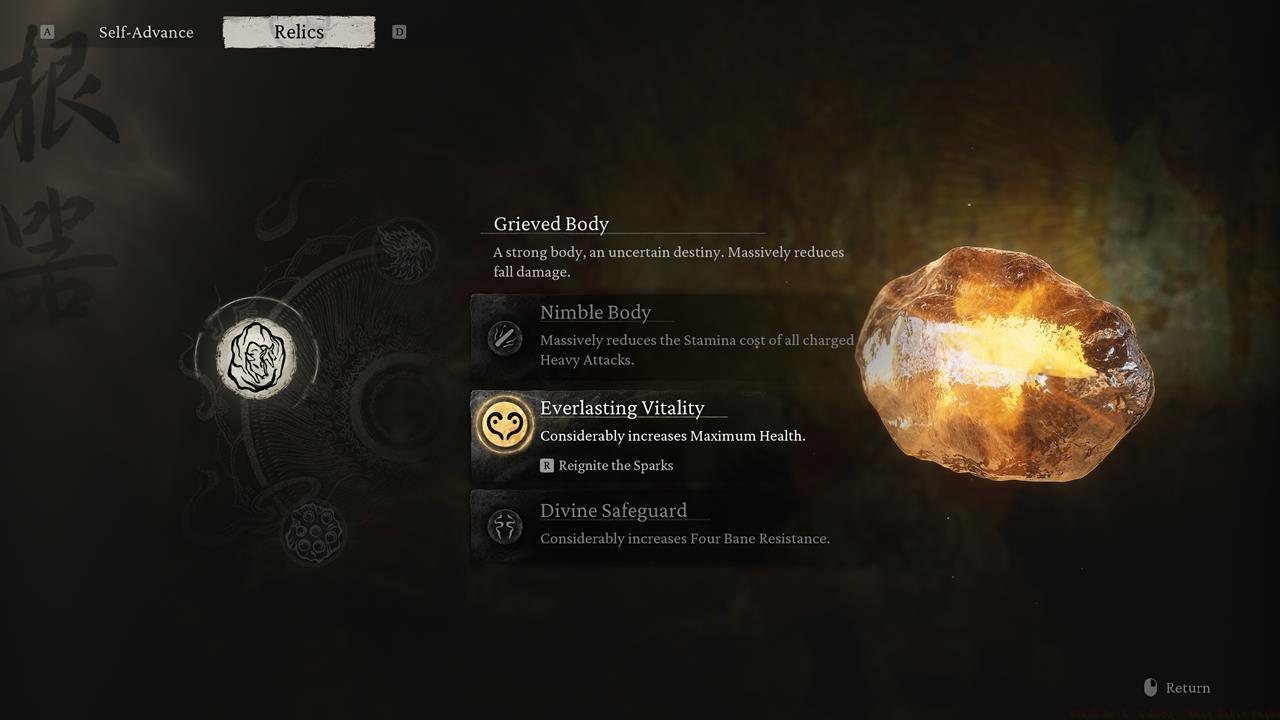Expand the Grieved Body relic details
1280x720 pixels.
(549, 223)
